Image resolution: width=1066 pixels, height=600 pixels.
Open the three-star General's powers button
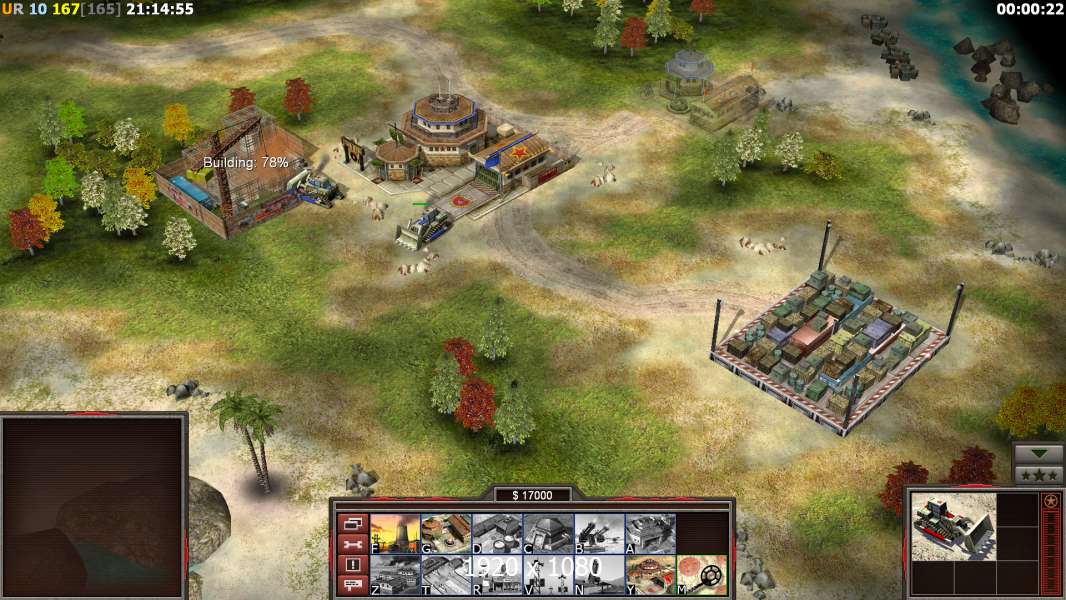tap(1038, 475)
